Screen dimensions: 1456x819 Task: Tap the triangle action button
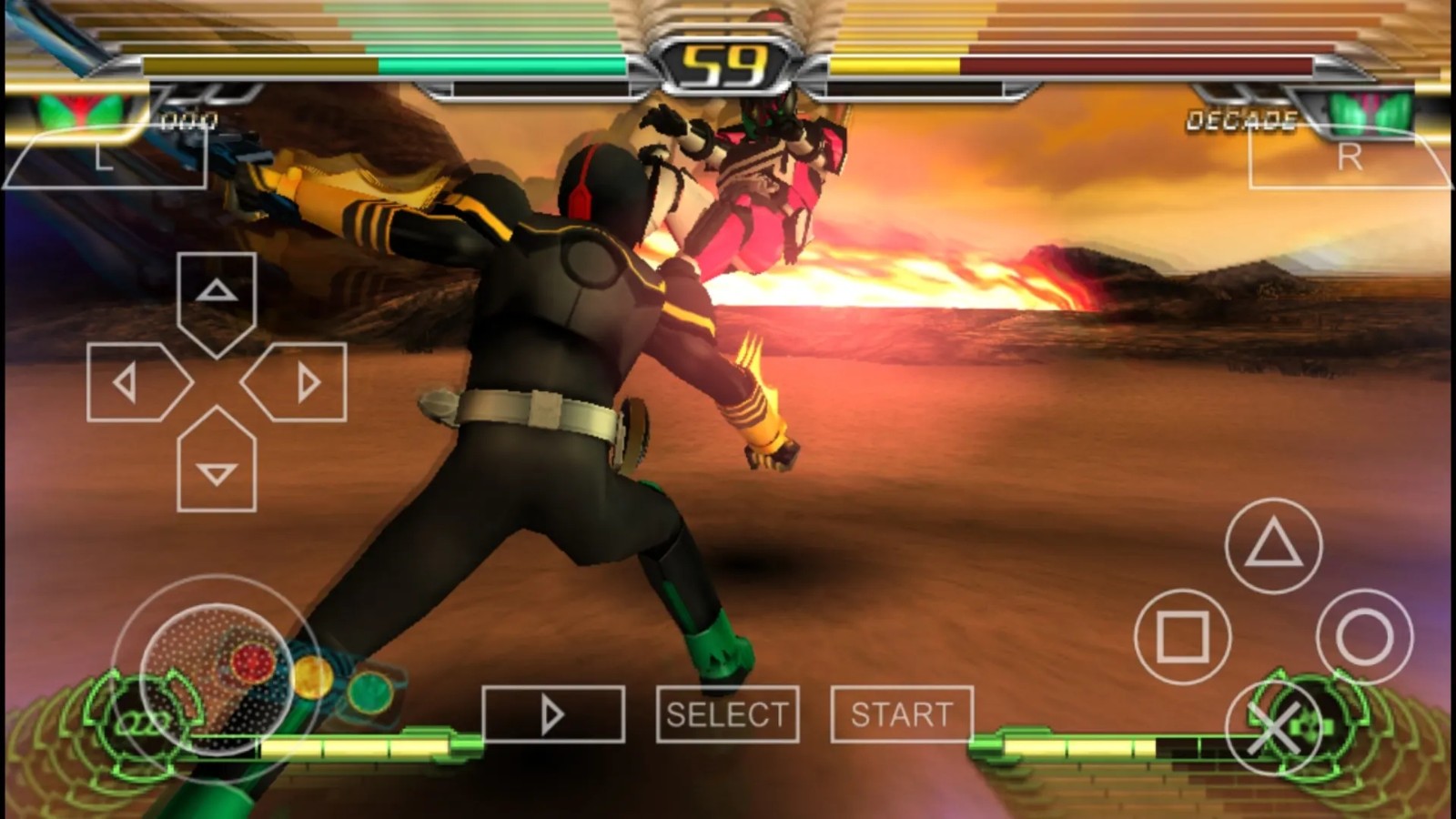(x=1273, y=545)
